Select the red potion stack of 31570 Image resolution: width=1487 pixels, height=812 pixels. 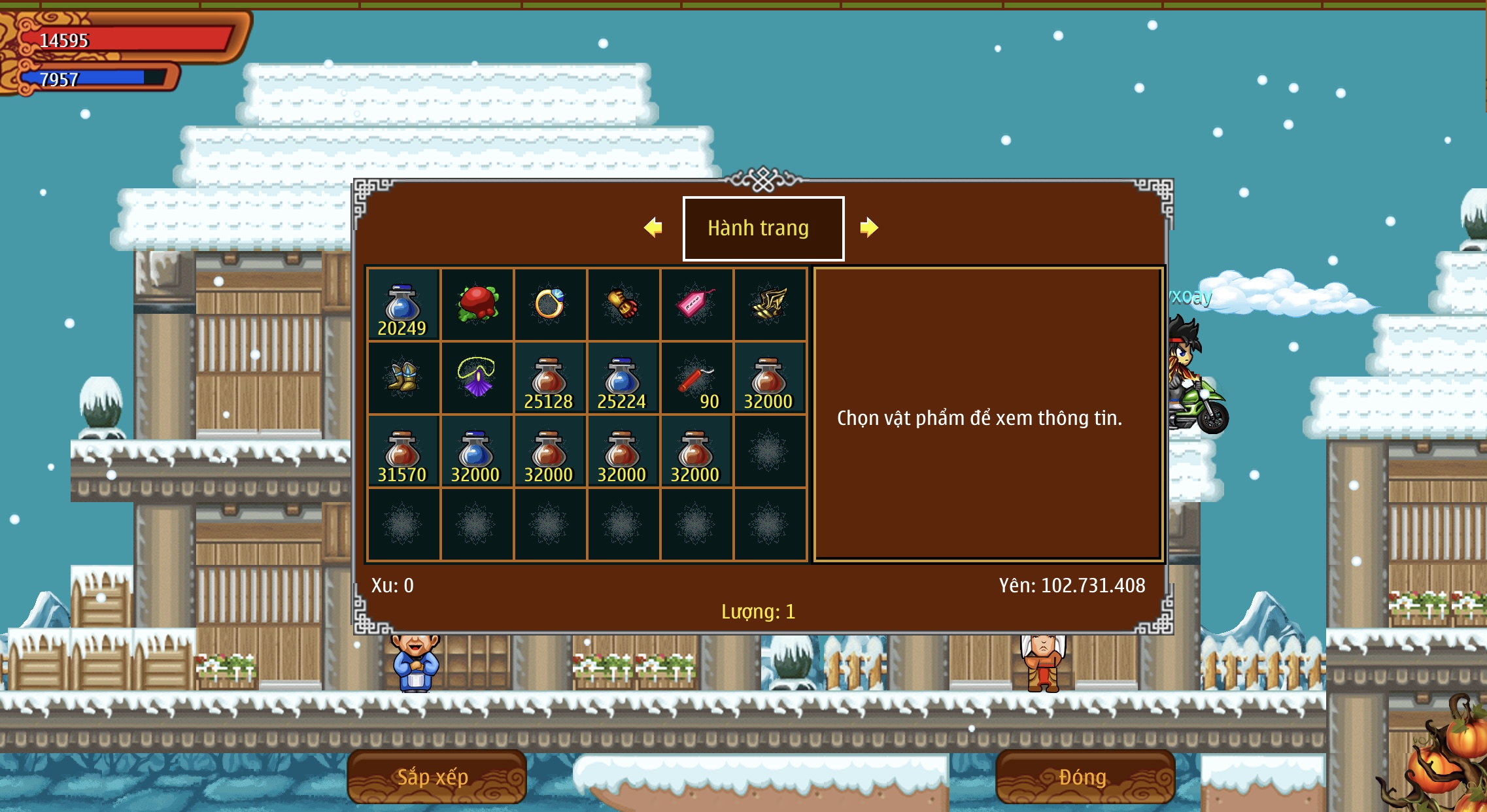pyautogui.click(x=403, y=452)
